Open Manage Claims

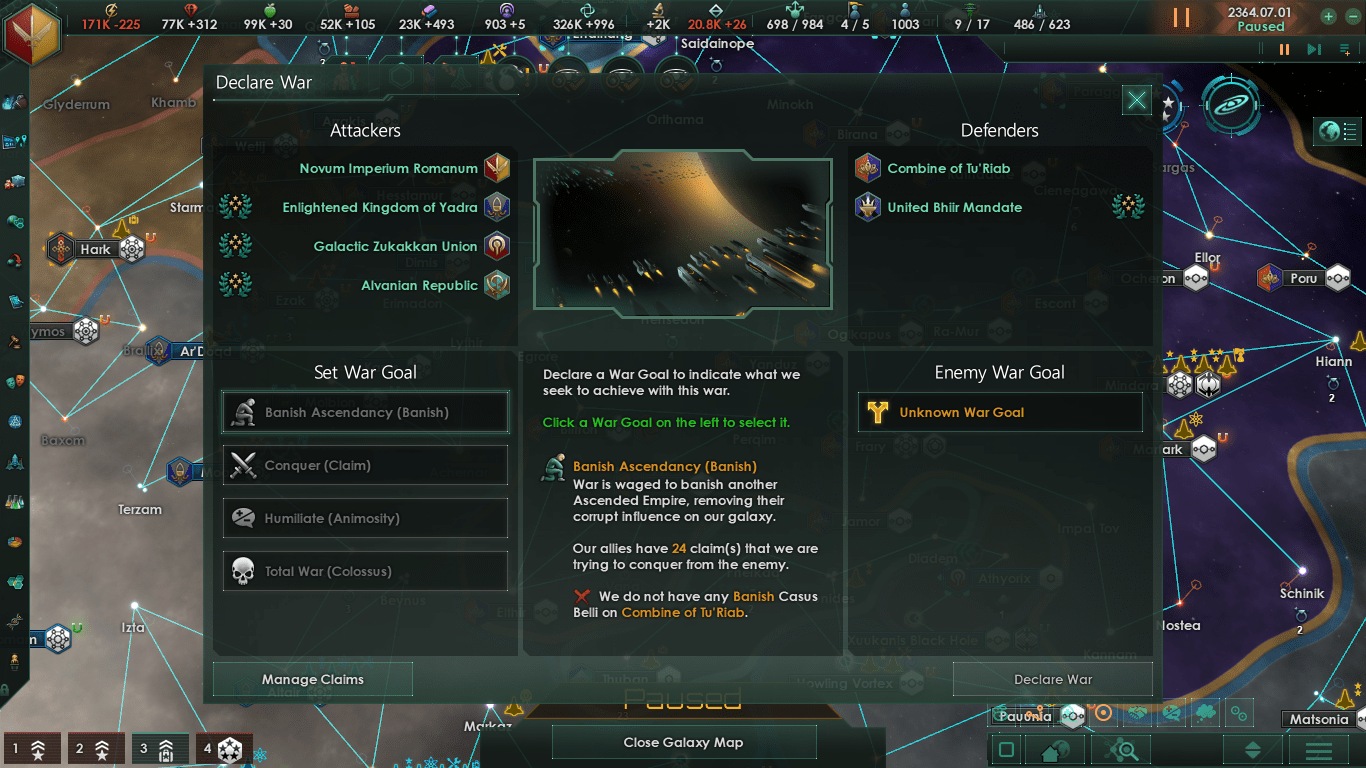(312, 680)
